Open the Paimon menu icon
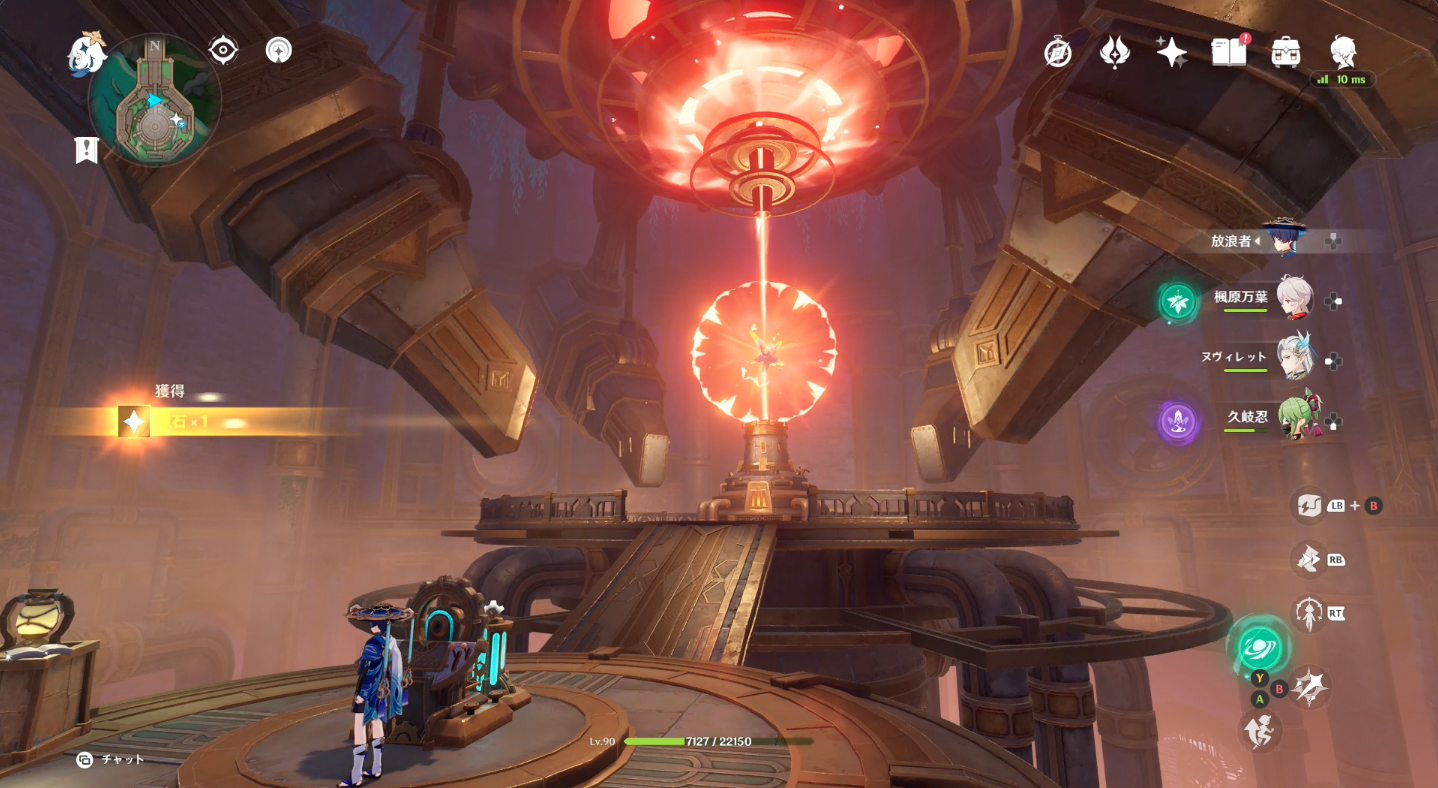 86,55
